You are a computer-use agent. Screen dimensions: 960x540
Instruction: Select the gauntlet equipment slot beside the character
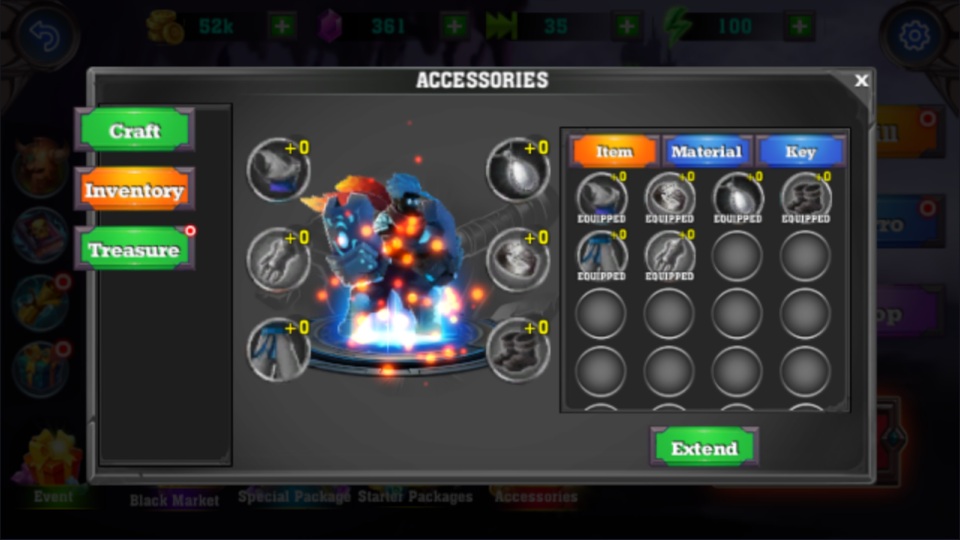tap(278, 259)
